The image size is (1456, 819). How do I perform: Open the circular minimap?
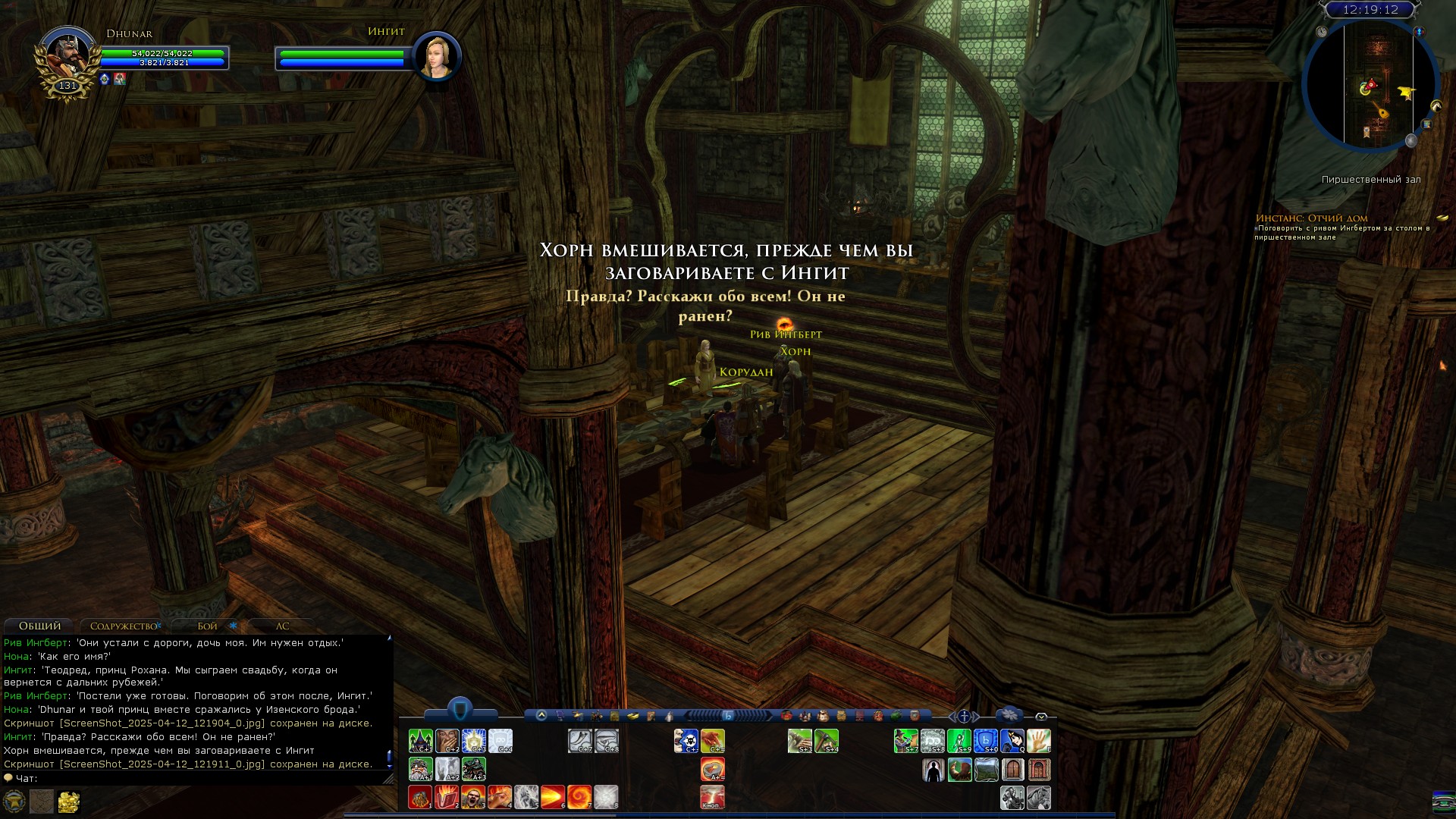pyautogui.click(x=1370, y=85)
